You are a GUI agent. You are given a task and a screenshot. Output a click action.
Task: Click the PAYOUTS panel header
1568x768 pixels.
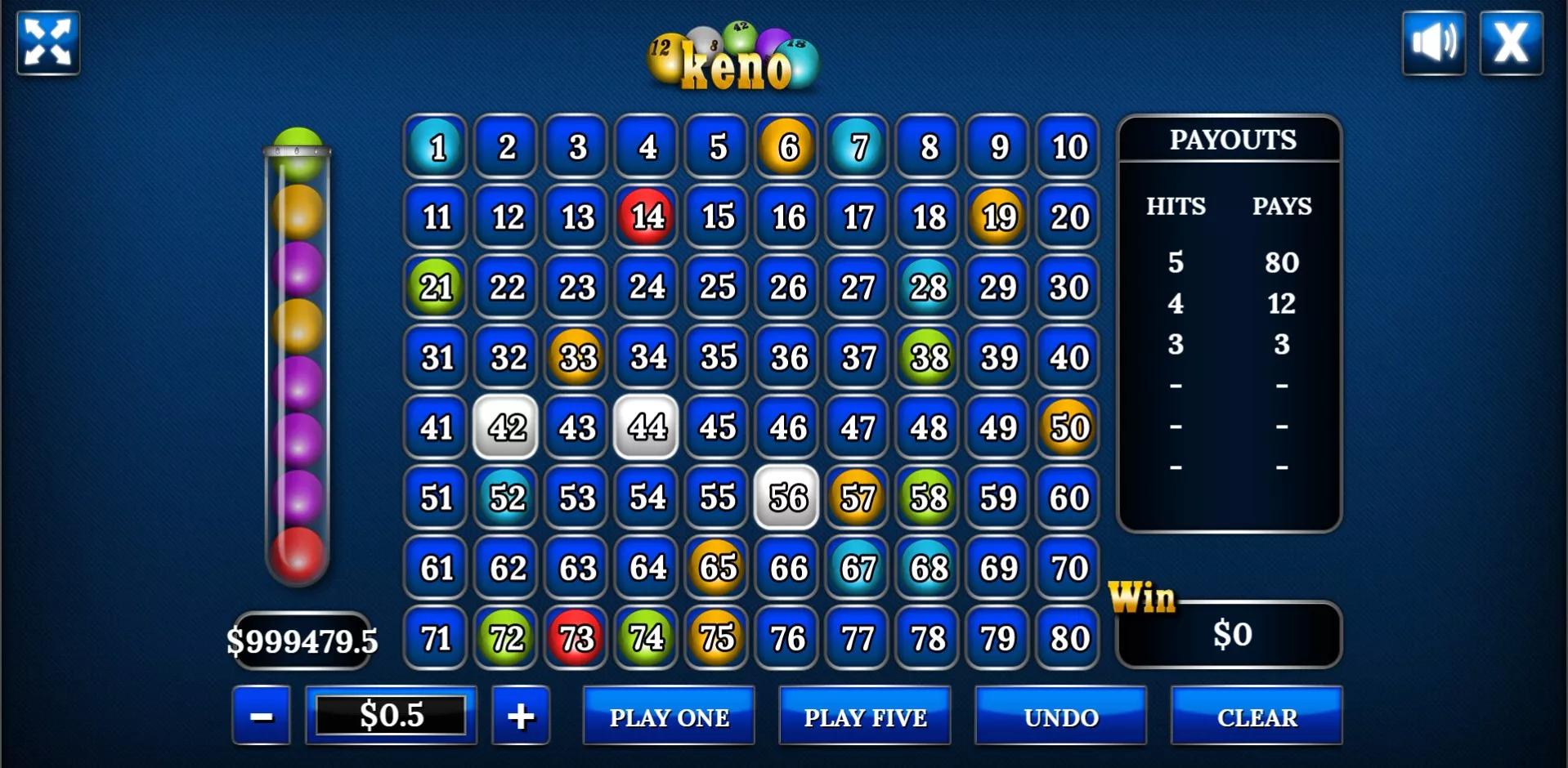(1233, 139)
